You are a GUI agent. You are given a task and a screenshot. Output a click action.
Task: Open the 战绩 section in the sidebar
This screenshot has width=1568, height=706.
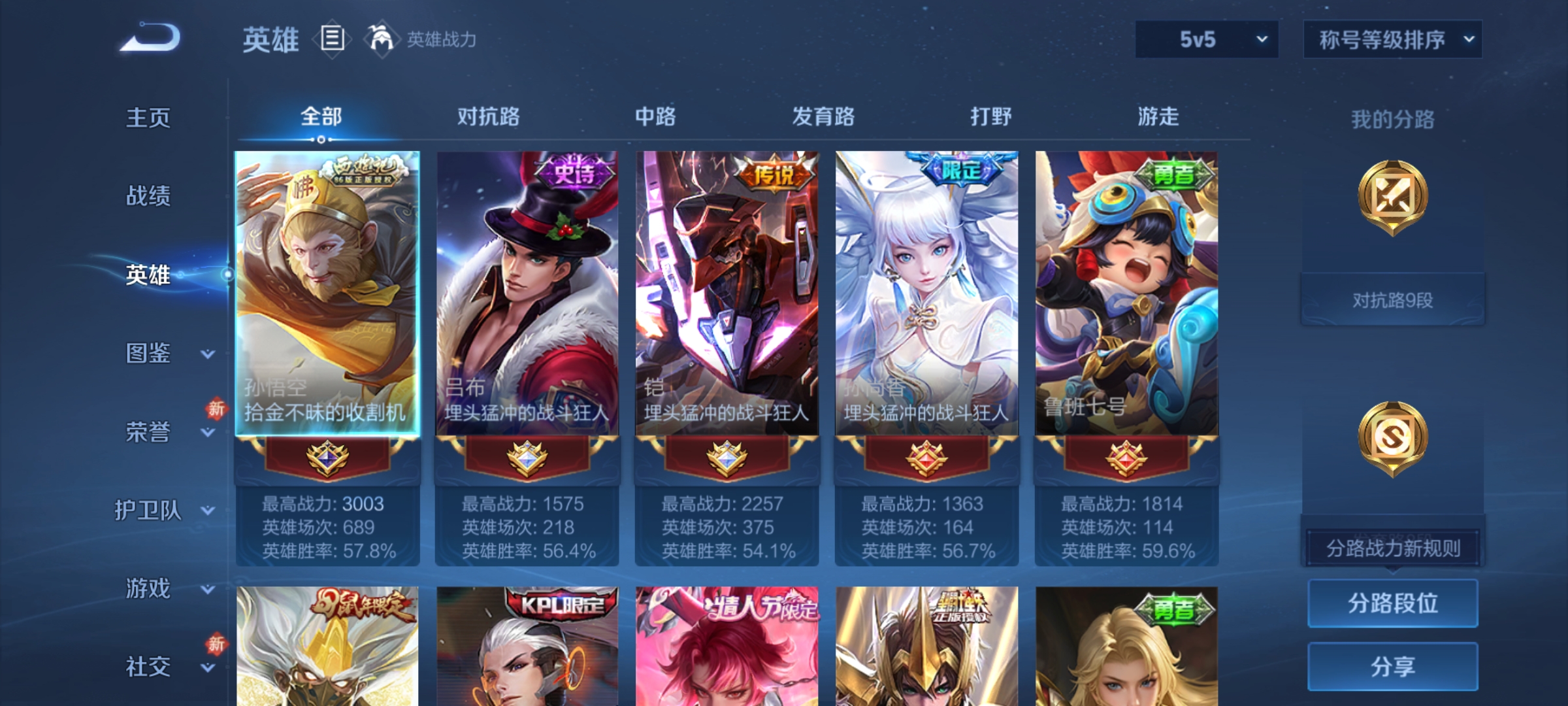[148, 197]
